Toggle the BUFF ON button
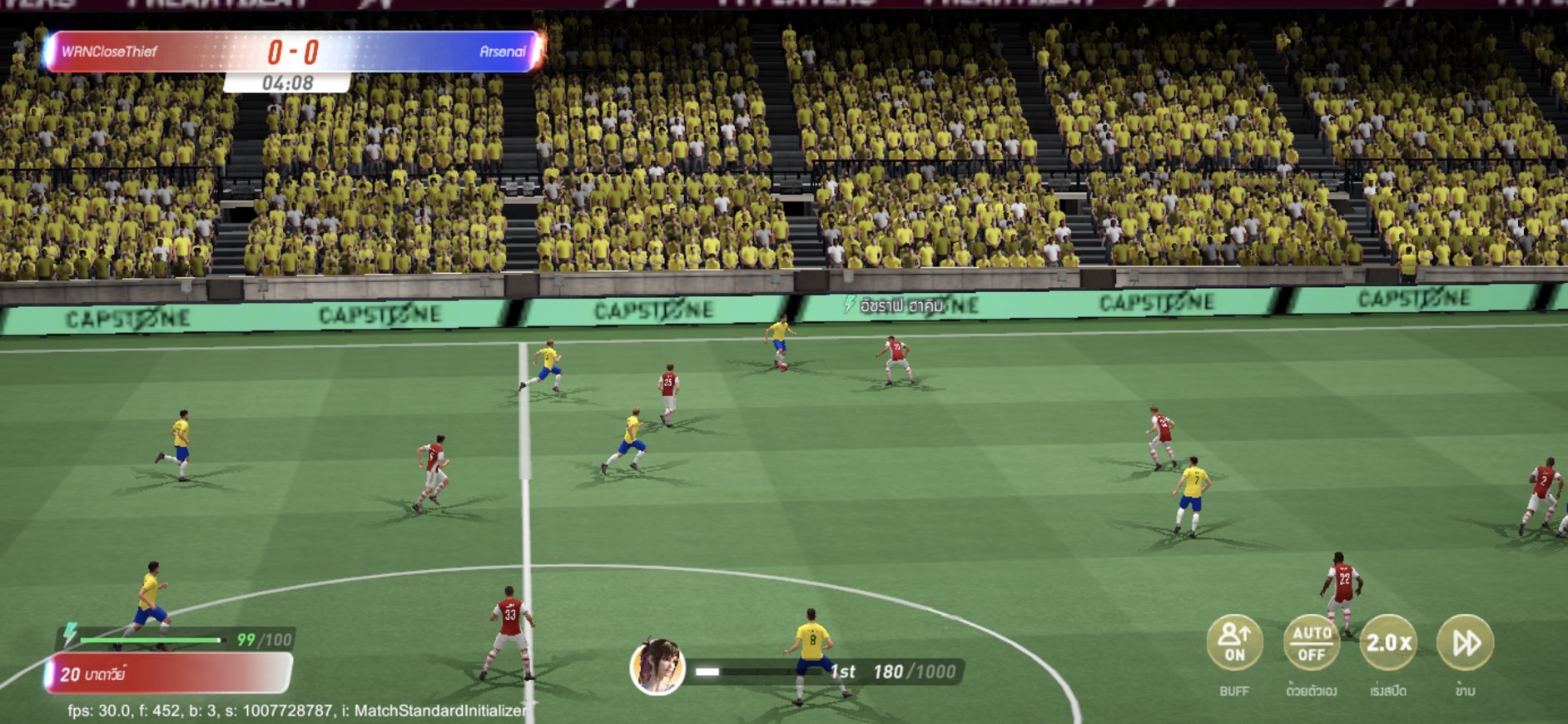The height and width of the screenshot is (724, 1568). coord(1234,643)
